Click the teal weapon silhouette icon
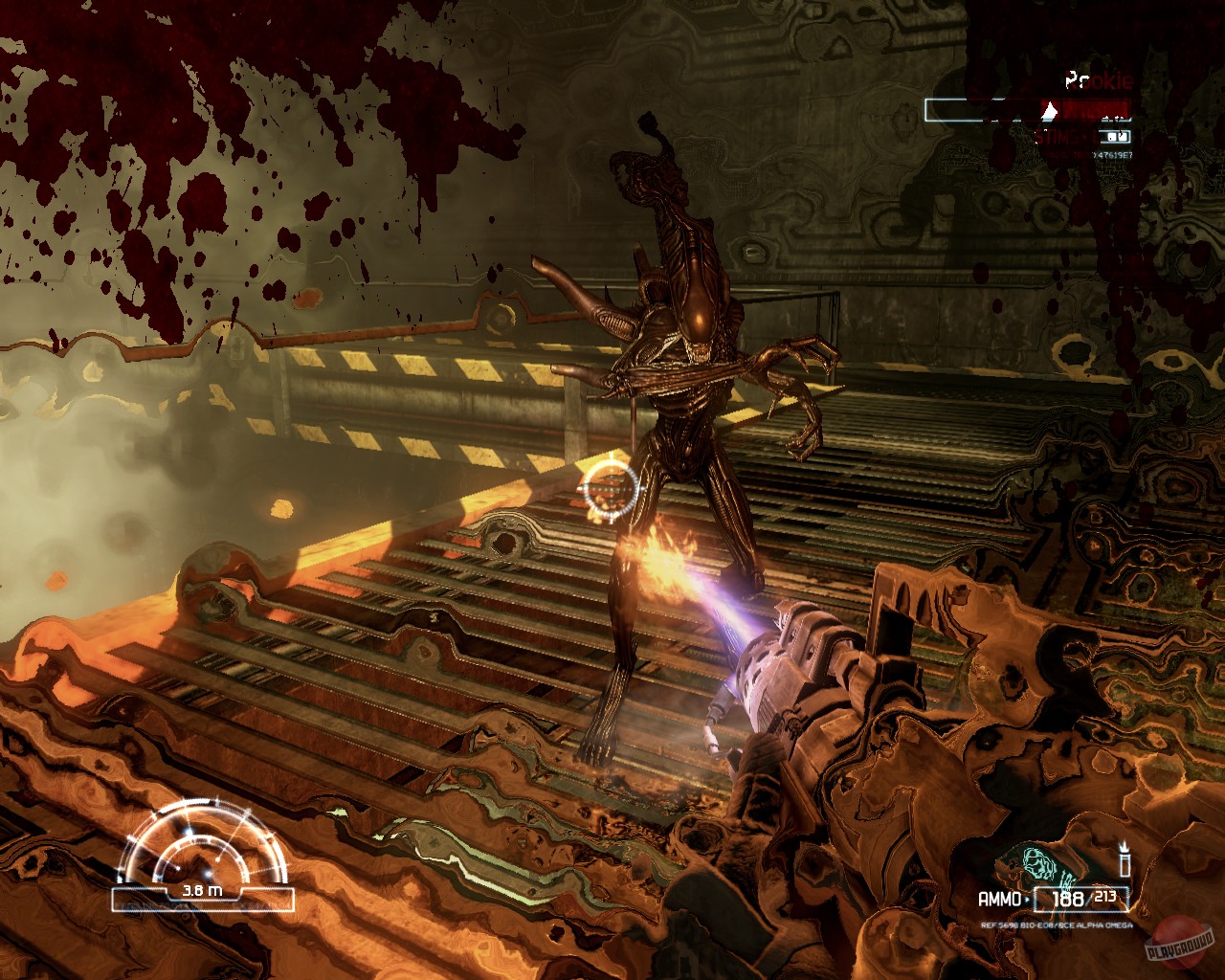1225x980 pixels. click(x=1043, y=866)
